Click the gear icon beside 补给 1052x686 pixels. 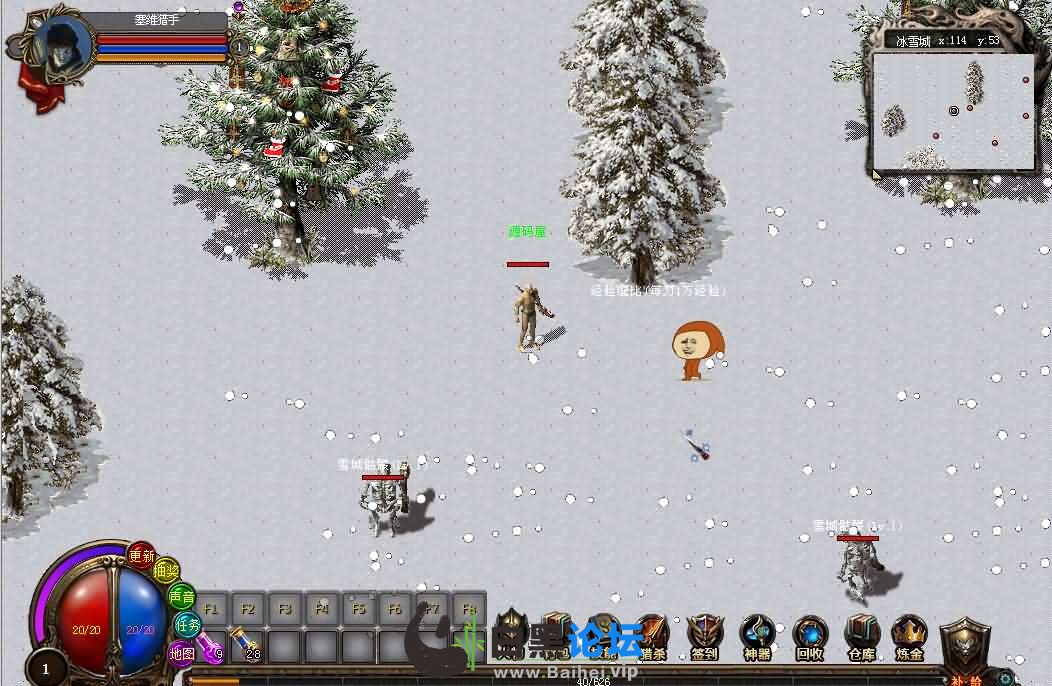1005,677
